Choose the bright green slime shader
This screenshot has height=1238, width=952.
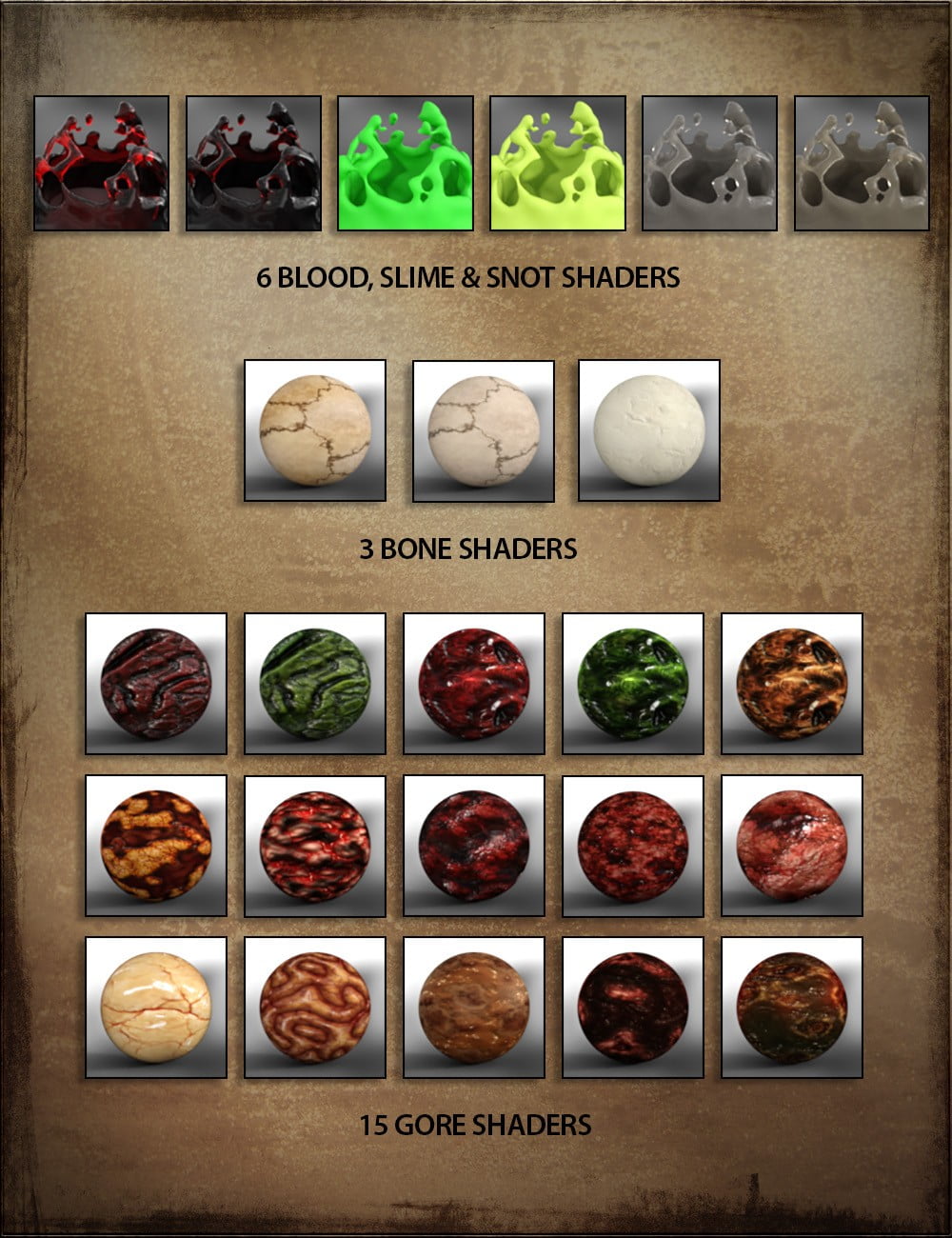coord(406,163)
